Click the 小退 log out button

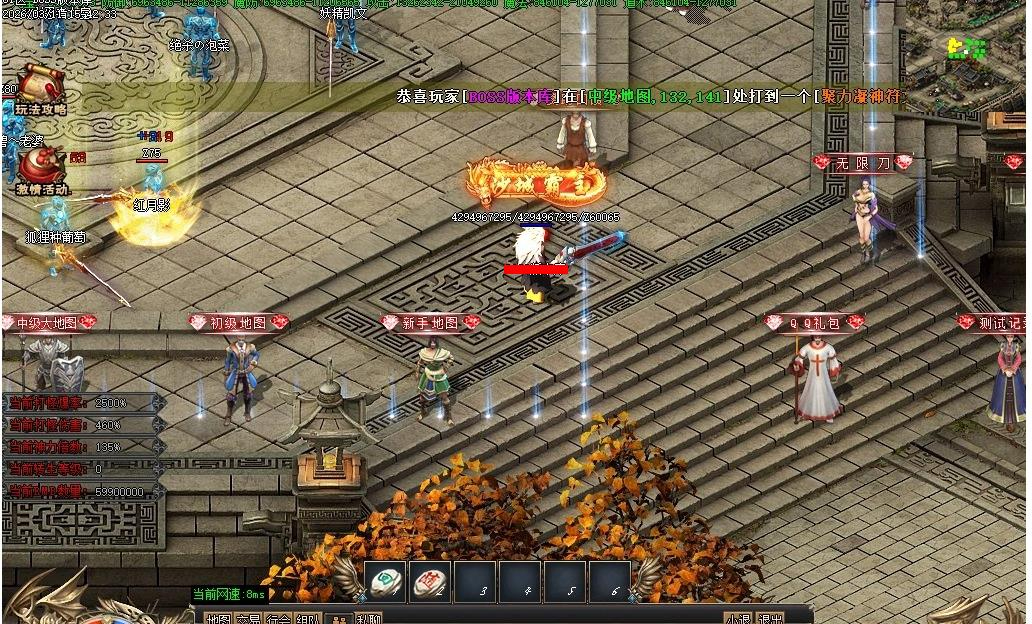tap(738, 619)
